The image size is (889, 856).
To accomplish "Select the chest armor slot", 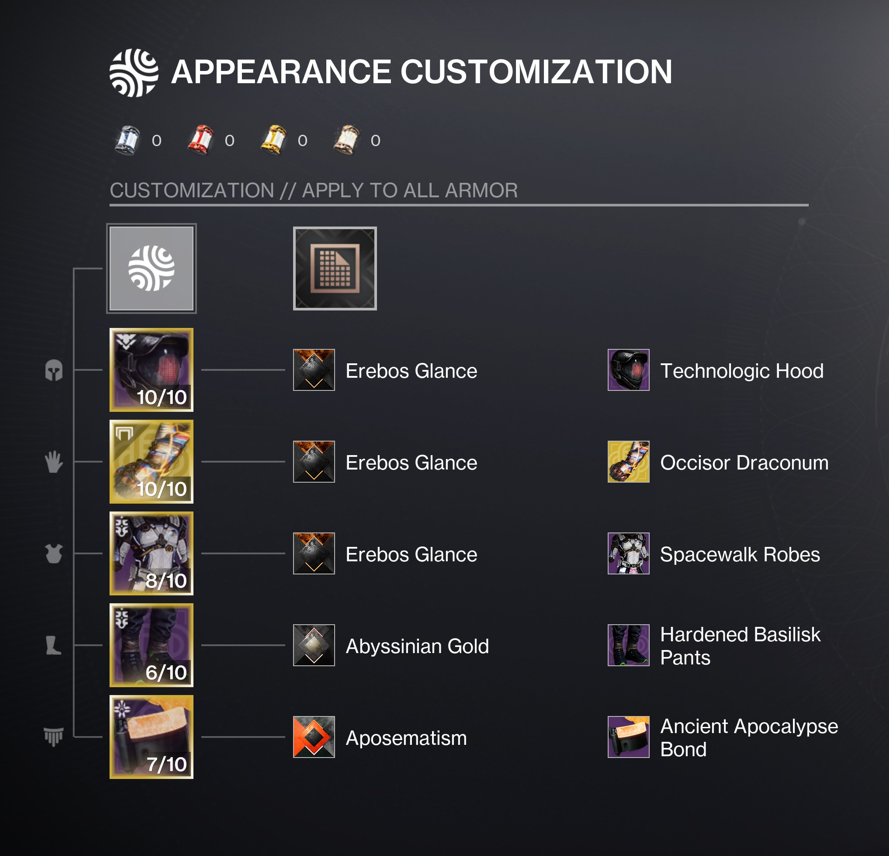I will click(x=151, y=554).
